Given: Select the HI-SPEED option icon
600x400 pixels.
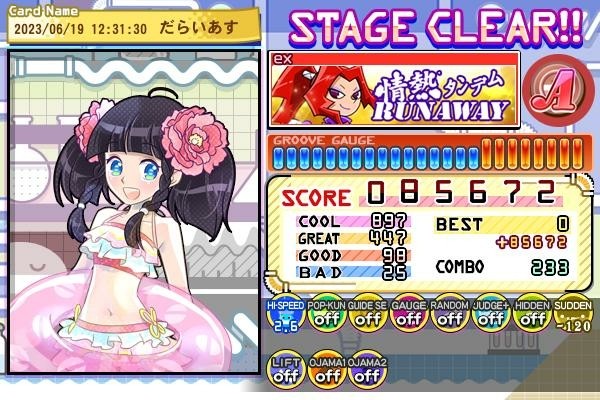Looking at the screenshot, I should point(285,316).
